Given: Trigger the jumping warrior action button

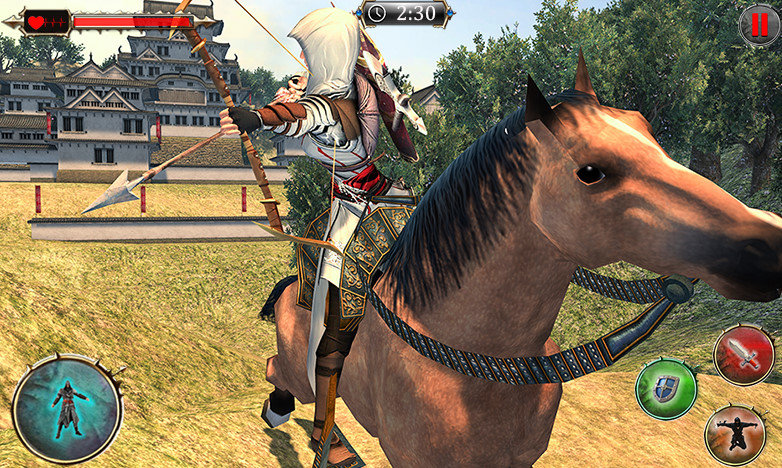Looking at the screenshot, I should 735,434.
